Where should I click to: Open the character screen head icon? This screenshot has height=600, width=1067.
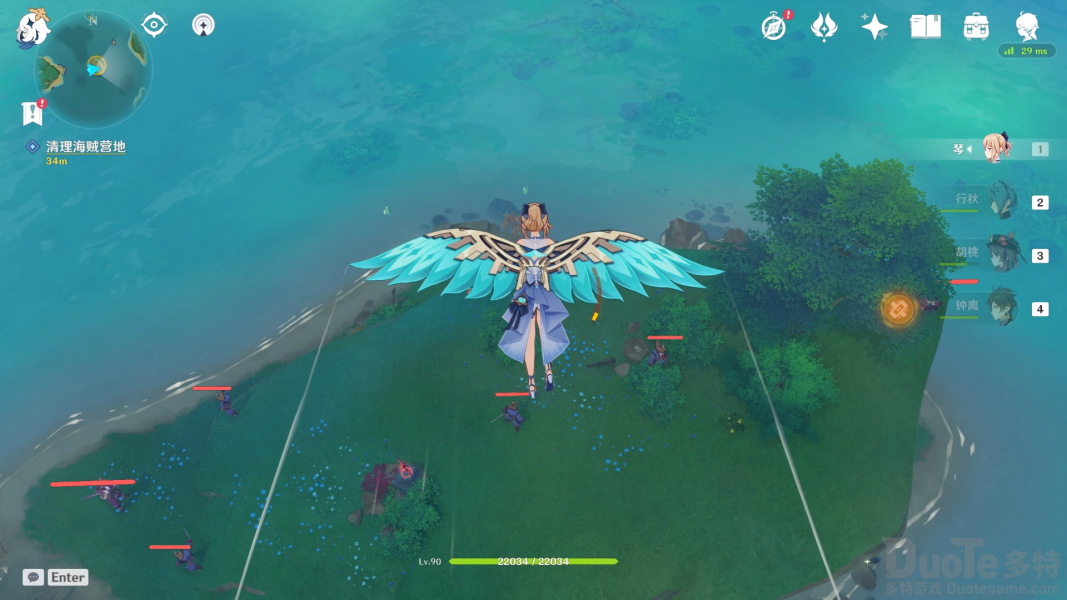point(1027,25)
